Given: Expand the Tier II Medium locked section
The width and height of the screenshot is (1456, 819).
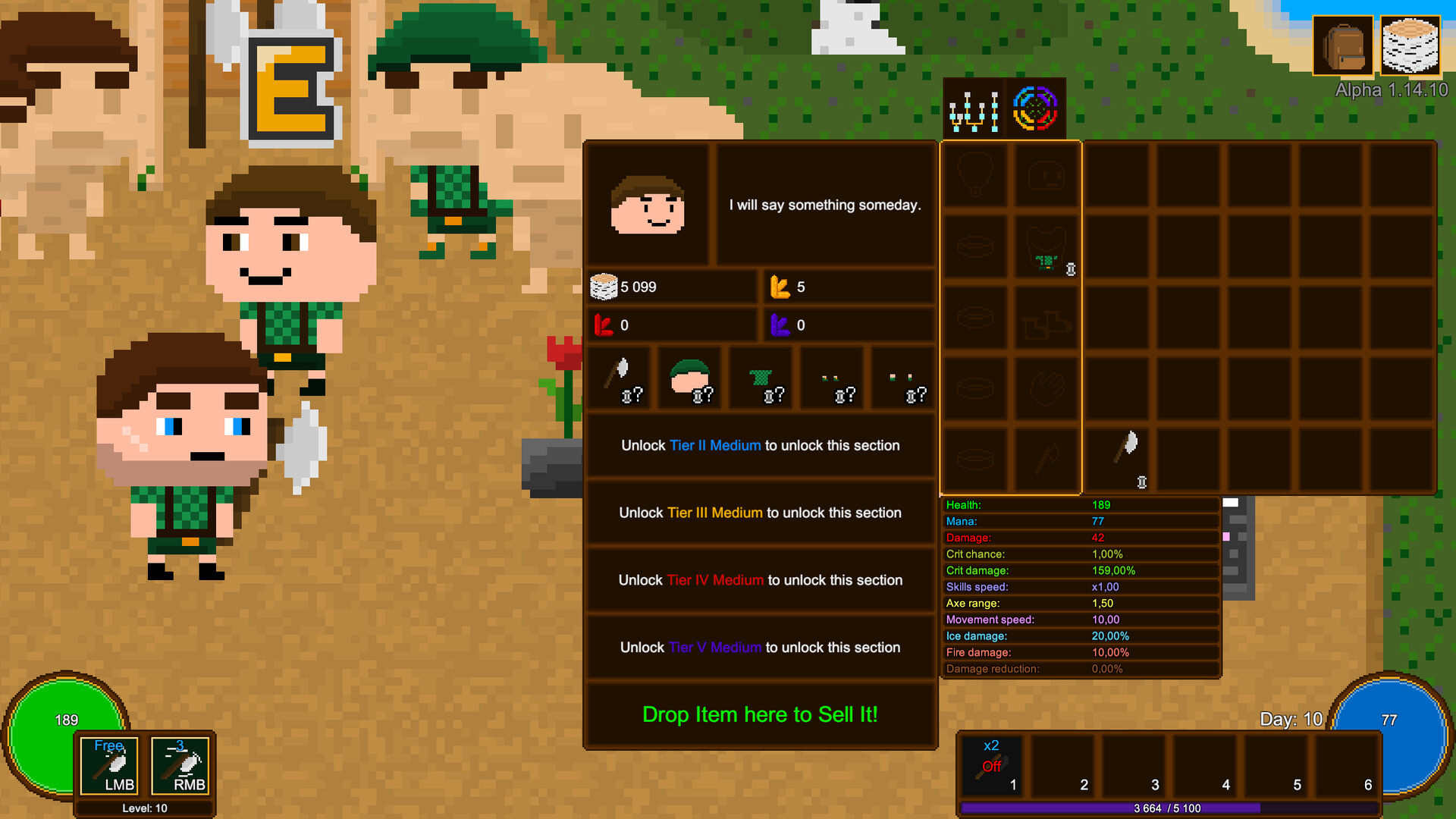Looking at the screenshot, I should click(759, 445).
